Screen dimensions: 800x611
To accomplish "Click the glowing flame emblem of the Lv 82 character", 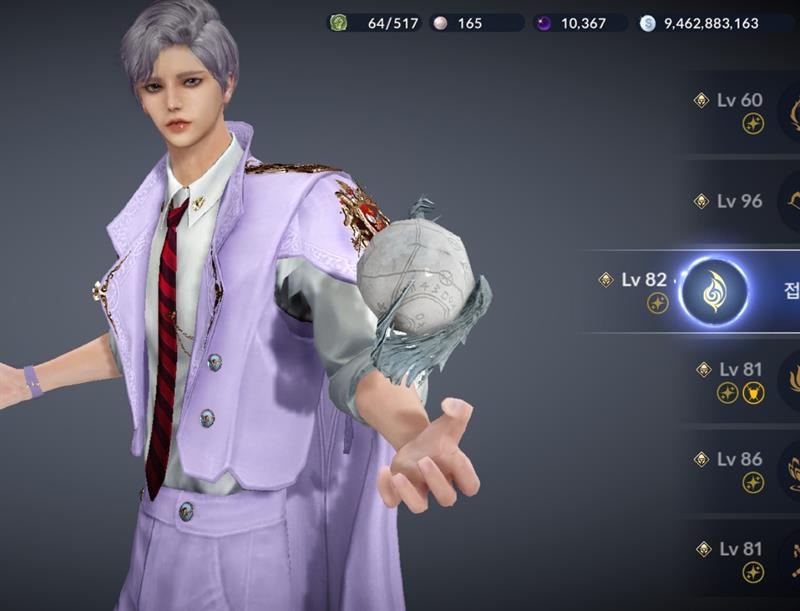I will pos(713,291).
